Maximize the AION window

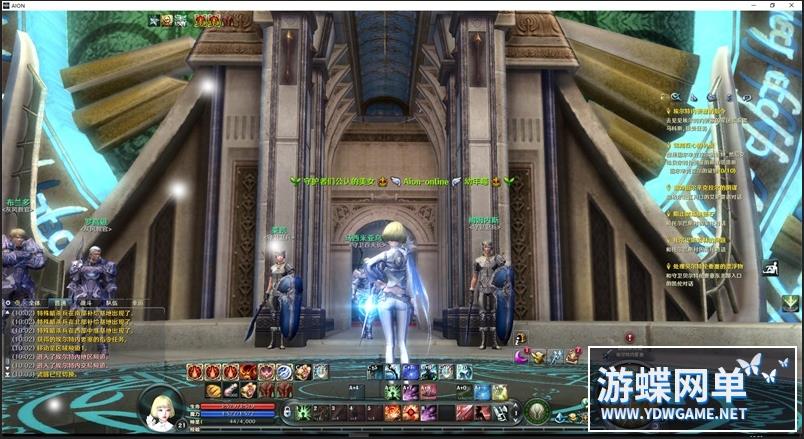(771, 5)
